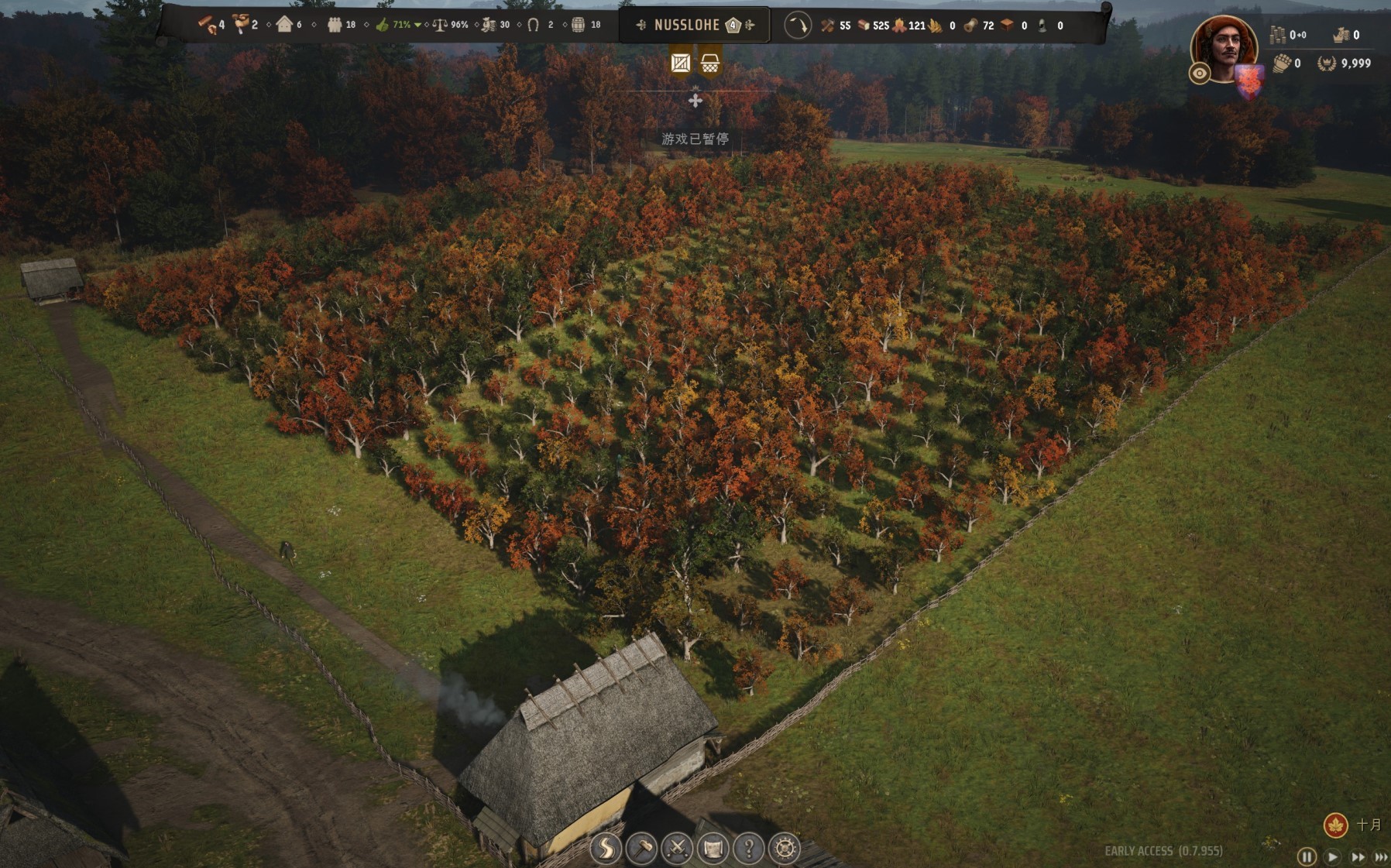1391x868 pixels.
Task: Open the road building tool
Action: pos(605,849)
